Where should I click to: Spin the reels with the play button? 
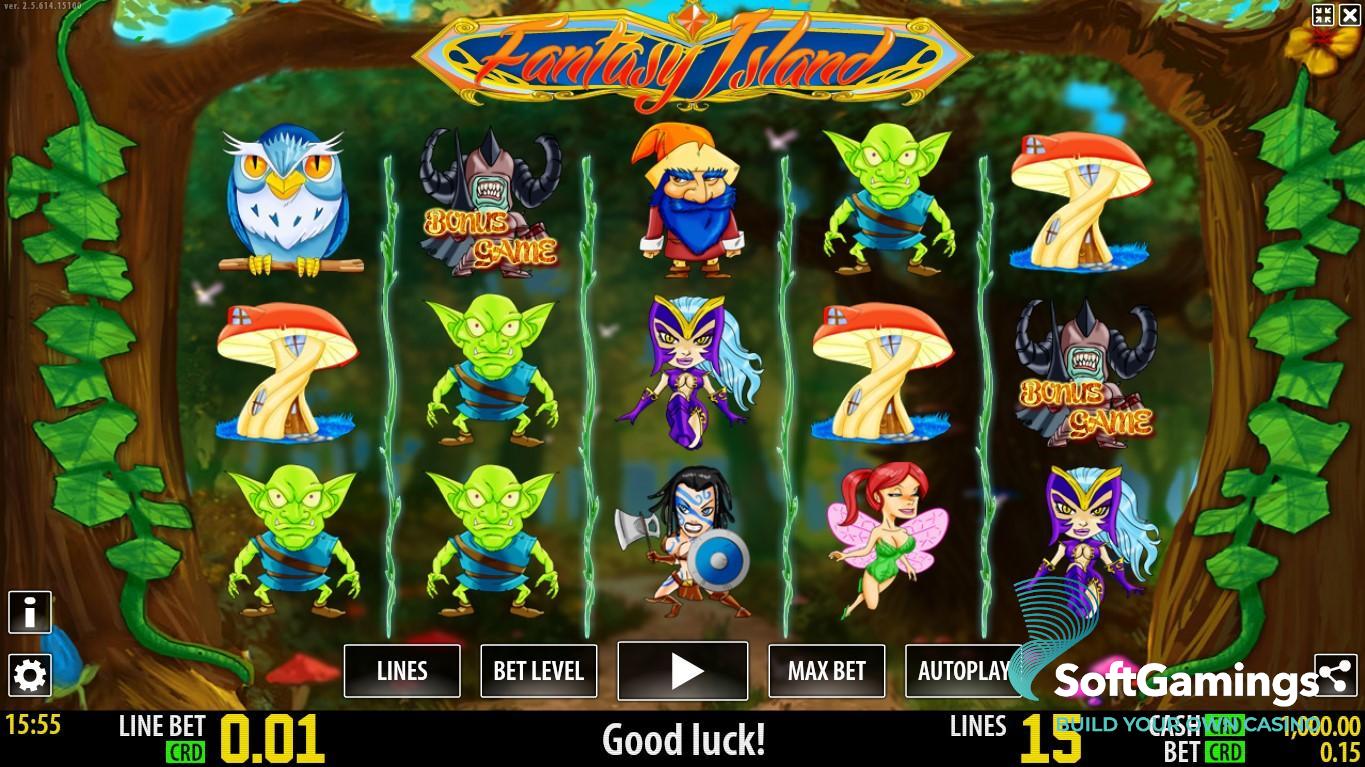683,671
